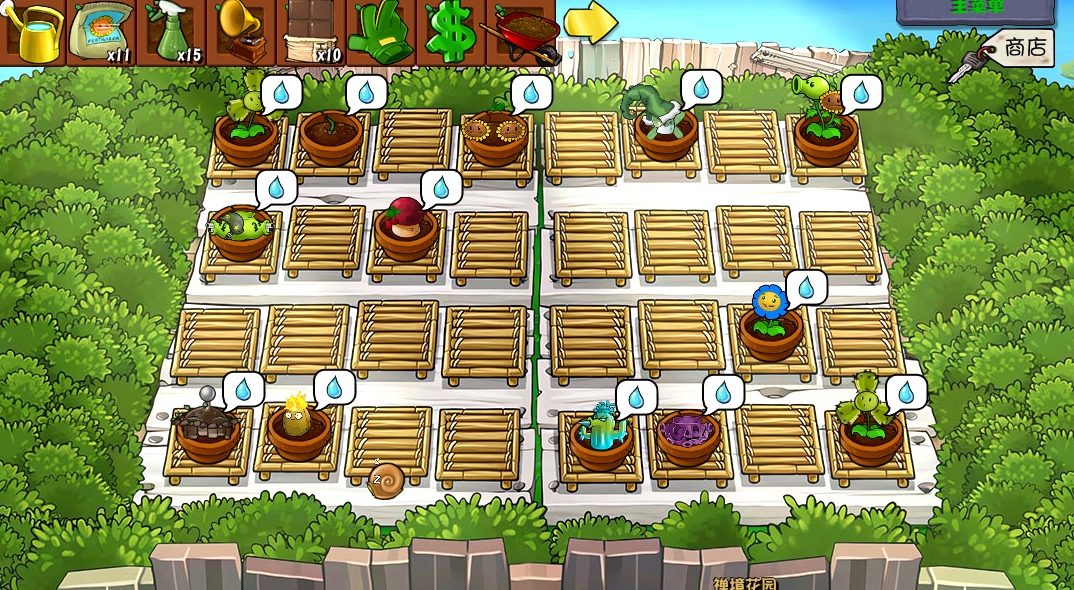Pick up the fertilizer bag
Image resolution: width=1074 pixels, height=590 pixels.
103,32
